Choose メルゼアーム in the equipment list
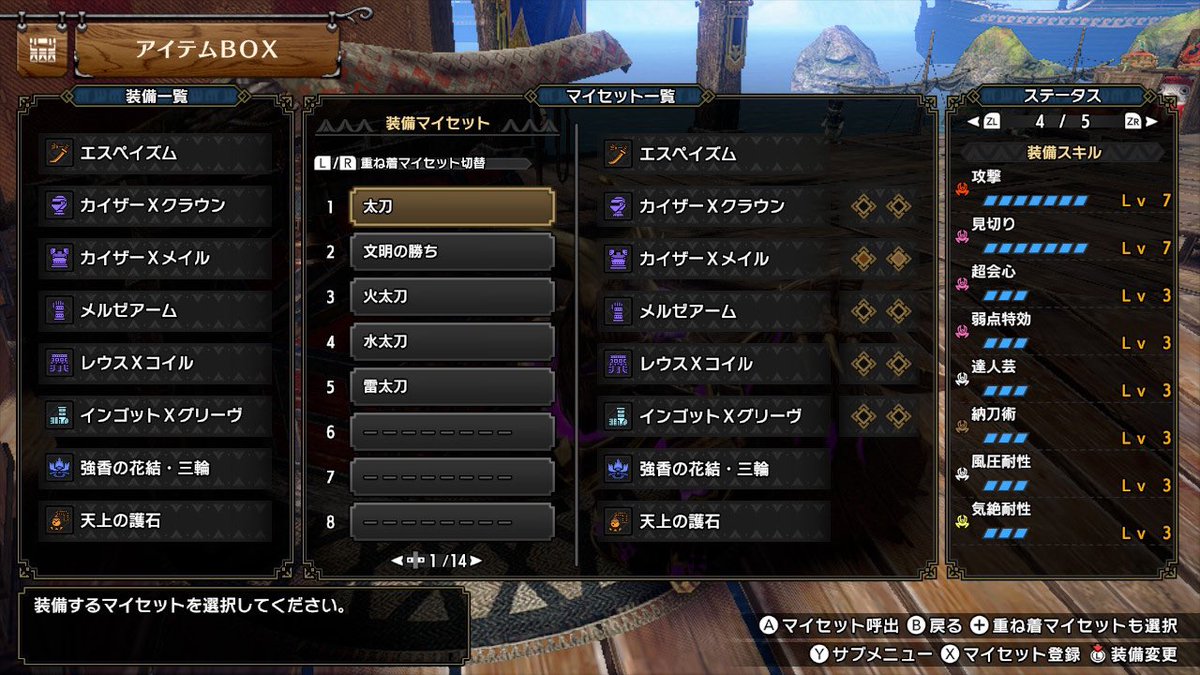Viewport: 1200px width, 675px height. click(157, 311)
